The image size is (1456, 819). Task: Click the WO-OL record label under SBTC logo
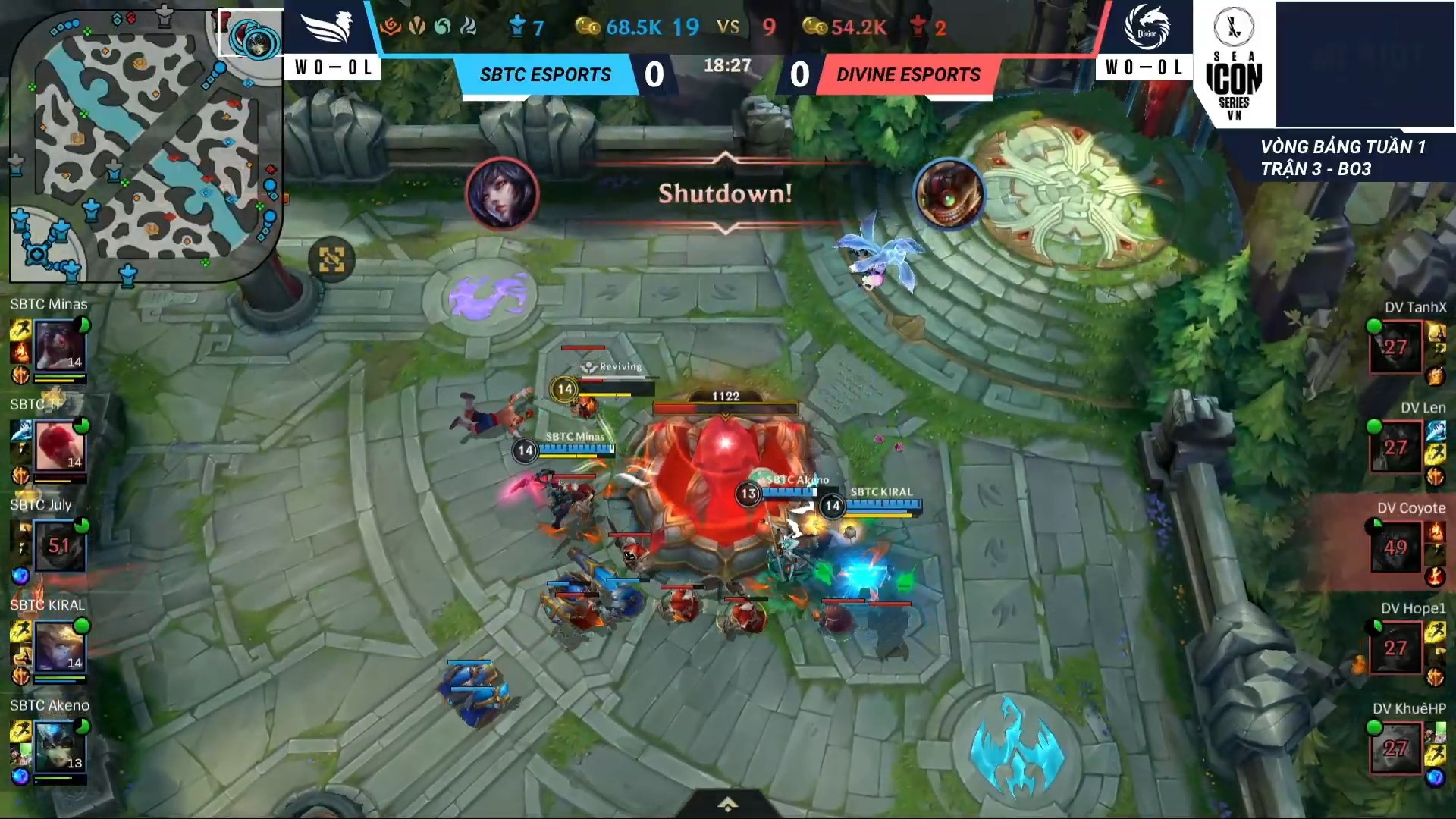333,67
